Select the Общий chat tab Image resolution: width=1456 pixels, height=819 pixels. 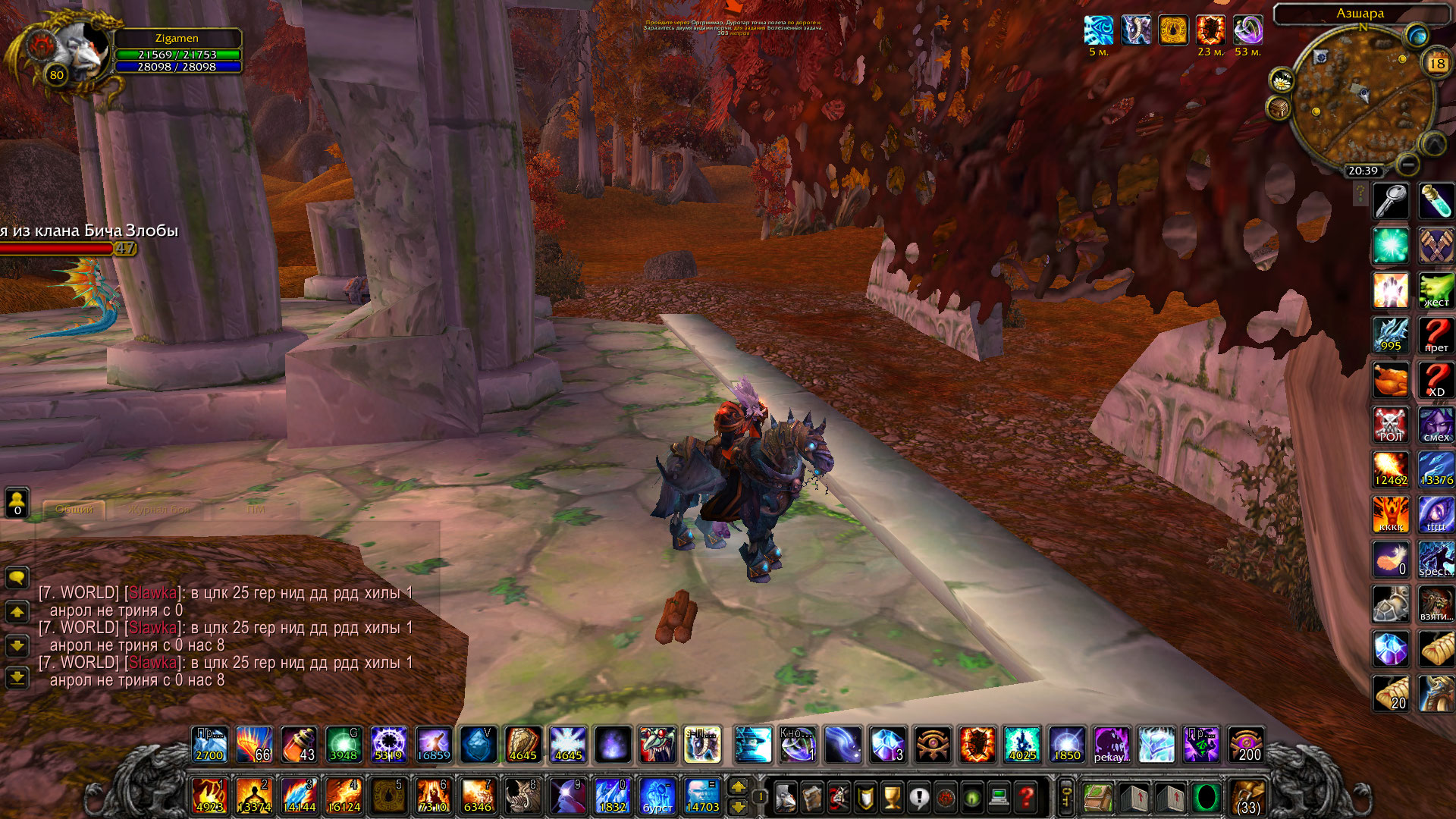point(74,510)
